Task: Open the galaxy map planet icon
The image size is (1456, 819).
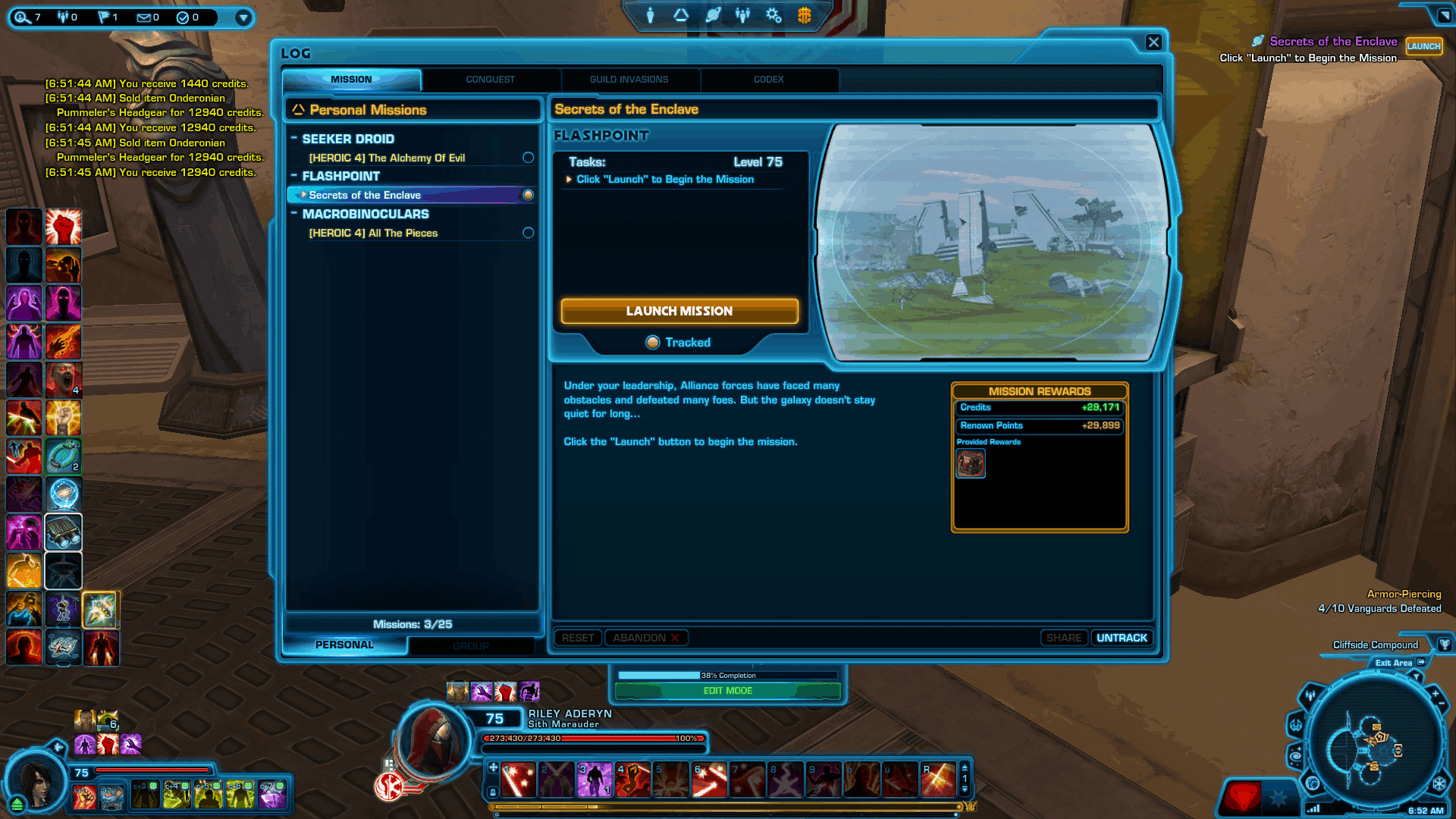Action: click(x=713, y=15)
